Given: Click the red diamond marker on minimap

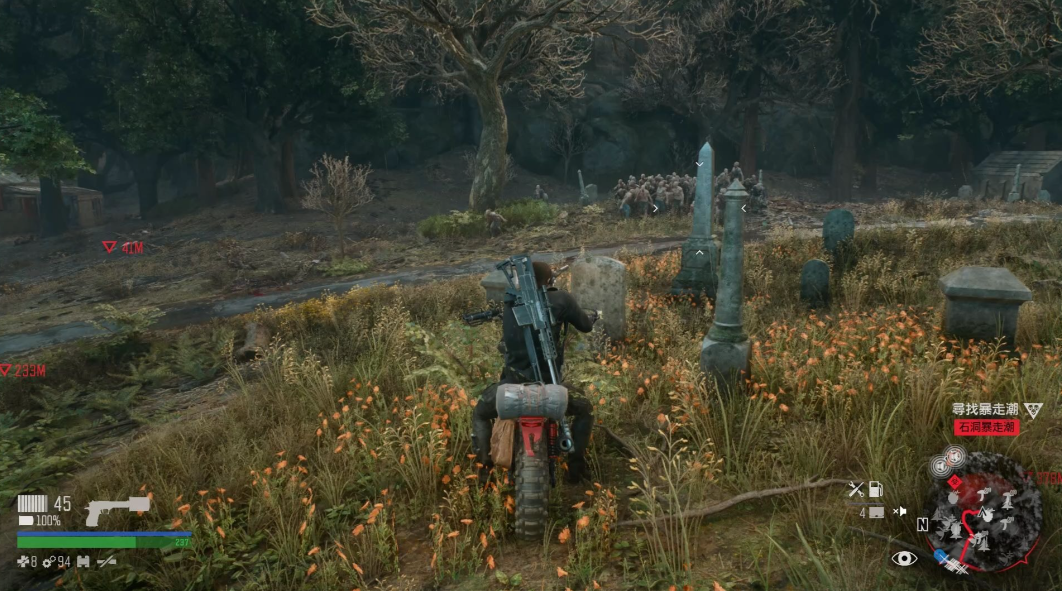Looking at the screenshot, I should pyautogui.click(x=953, y=481).
